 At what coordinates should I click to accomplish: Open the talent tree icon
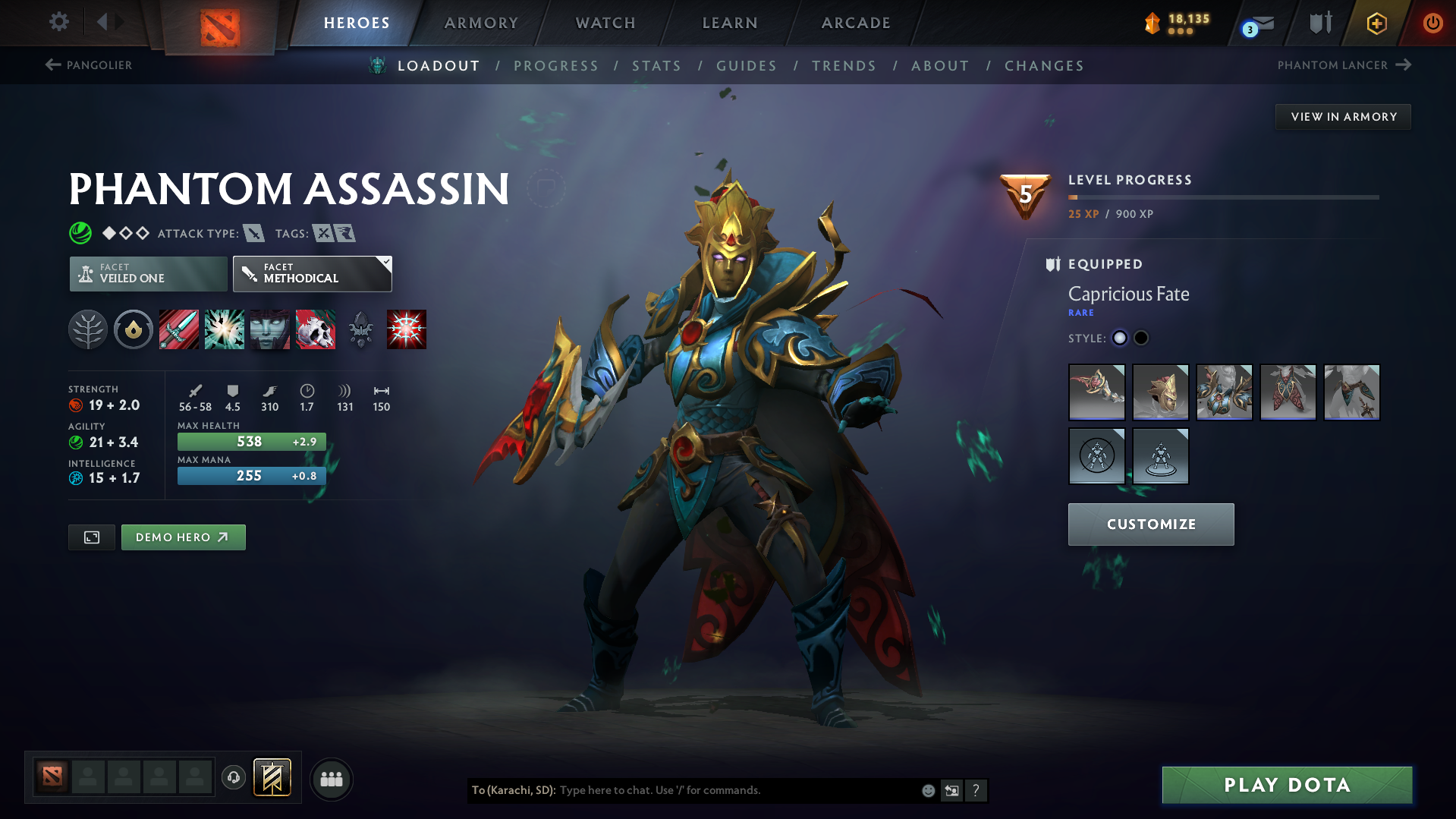tap(88, 329)
